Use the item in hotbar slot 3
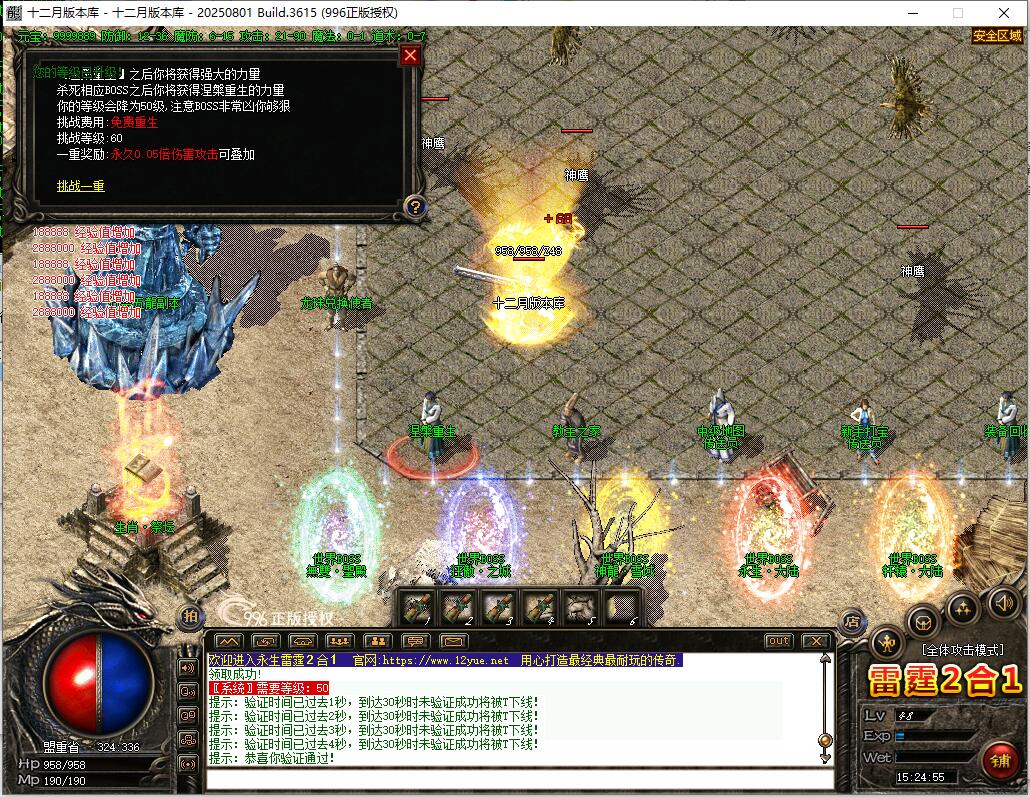1030x797 pixels. pyautogui.click(x=499, y=607)
